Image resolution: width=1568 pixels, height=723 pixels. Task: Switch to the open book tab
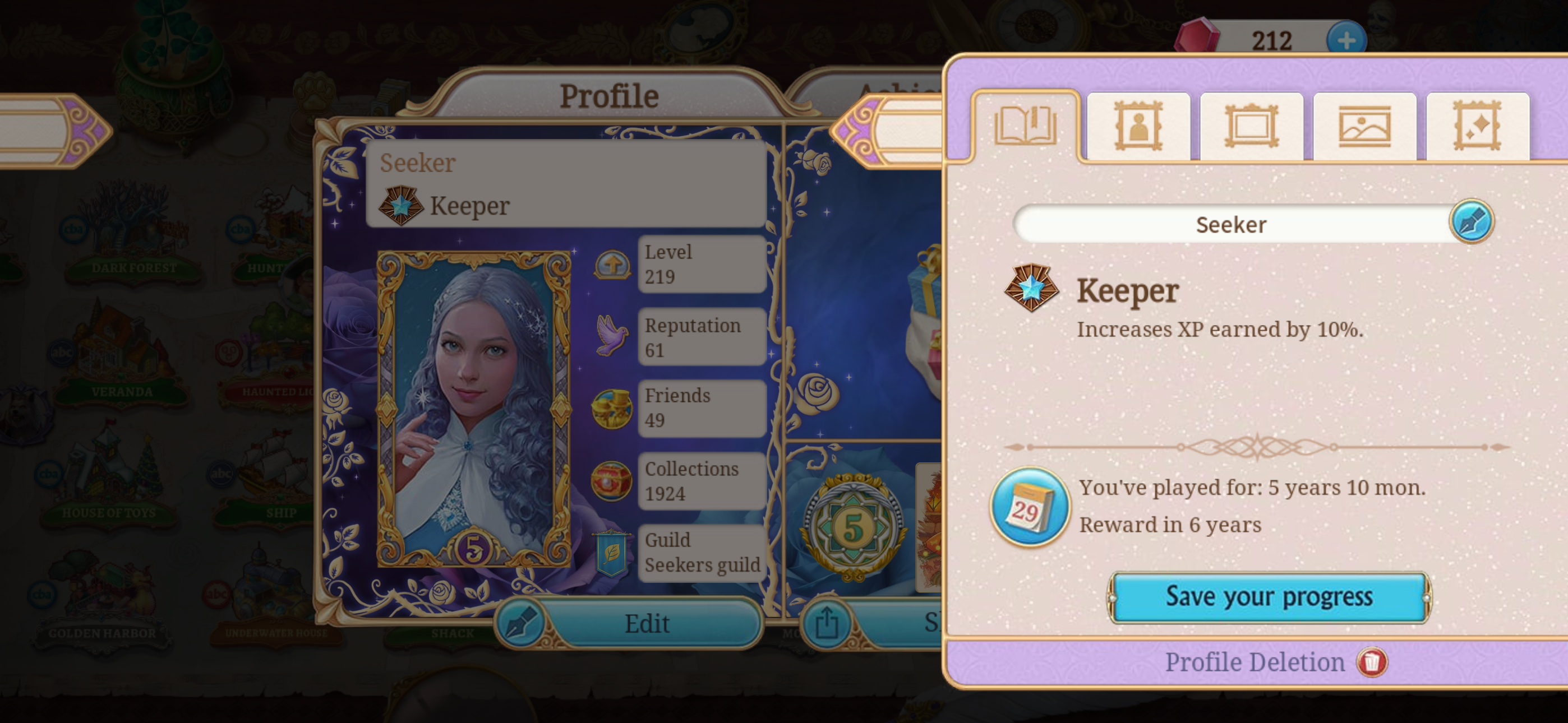click(1026, 127)
